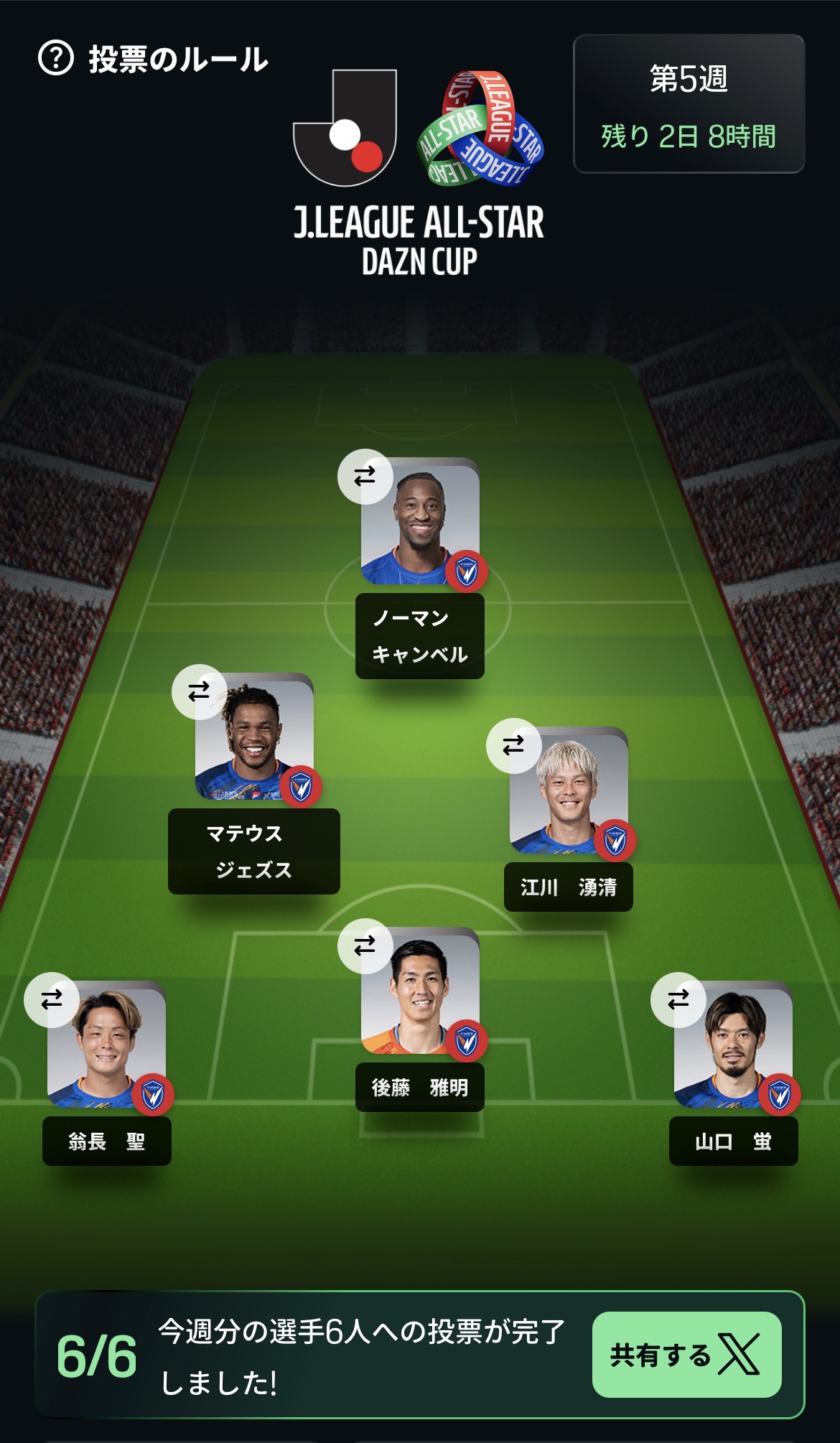Click the 第5週 voting week panel
Image resolution: width=840 pixels, height=1443 pixels.
tap(689, 104)
